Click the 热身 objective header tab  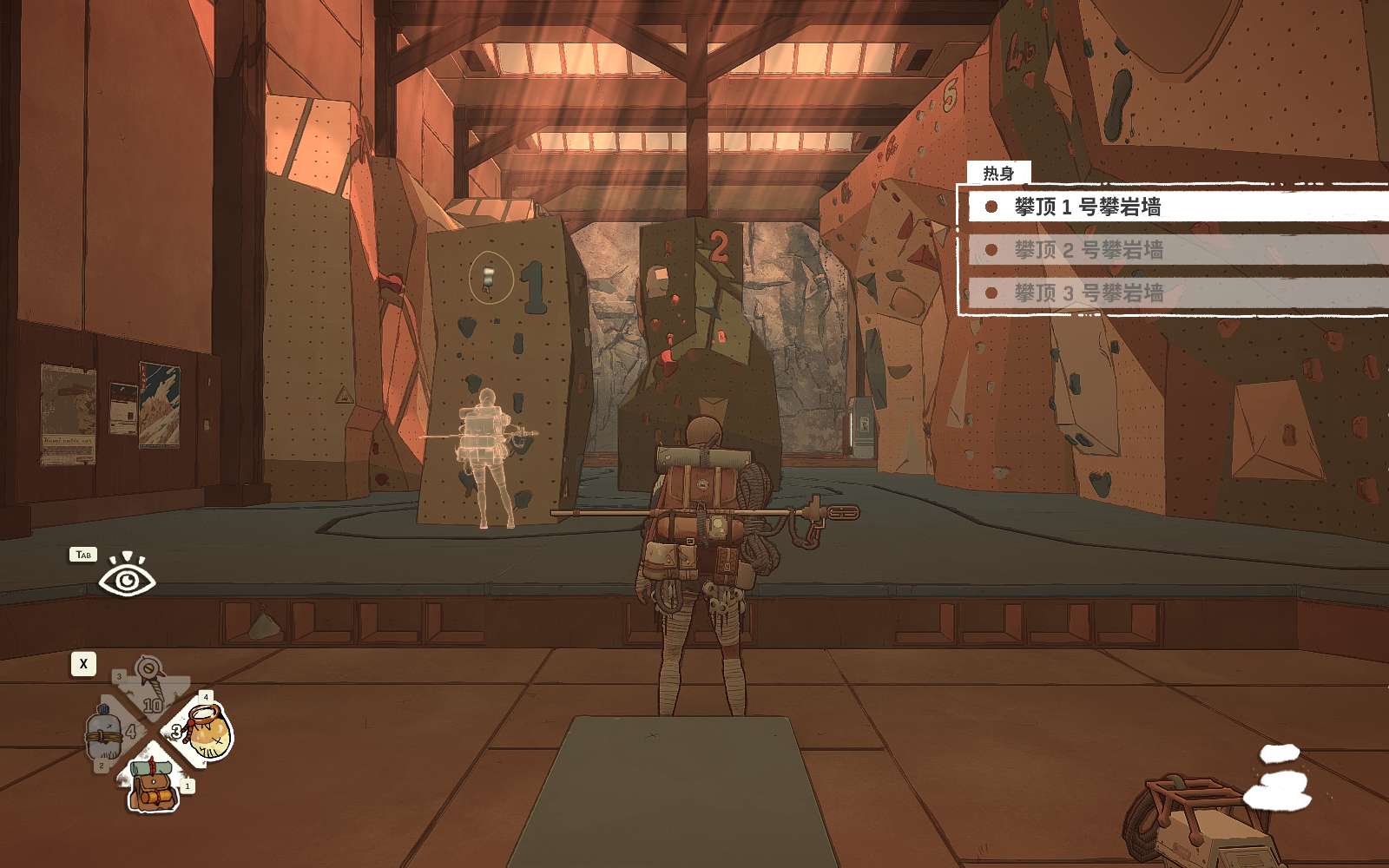[x=997, y=174]
